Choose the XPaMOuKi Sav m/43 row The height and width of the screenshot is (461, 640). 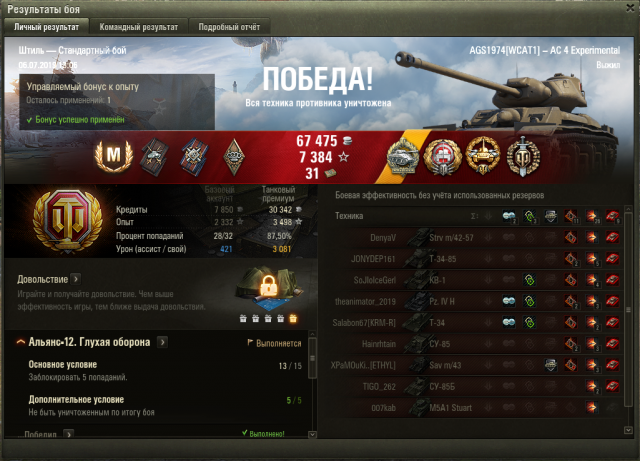point(480,365)
